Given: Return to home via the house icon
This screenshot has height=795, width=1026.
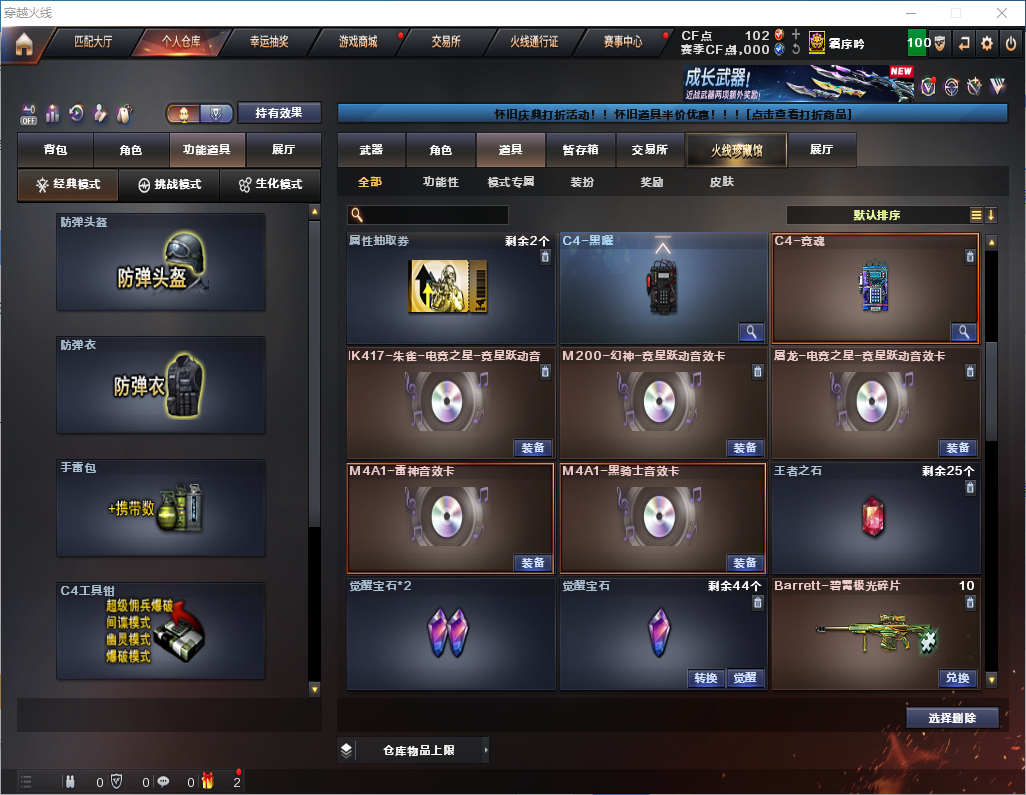Looking at the screenshot, I should (x=23, y=44).
